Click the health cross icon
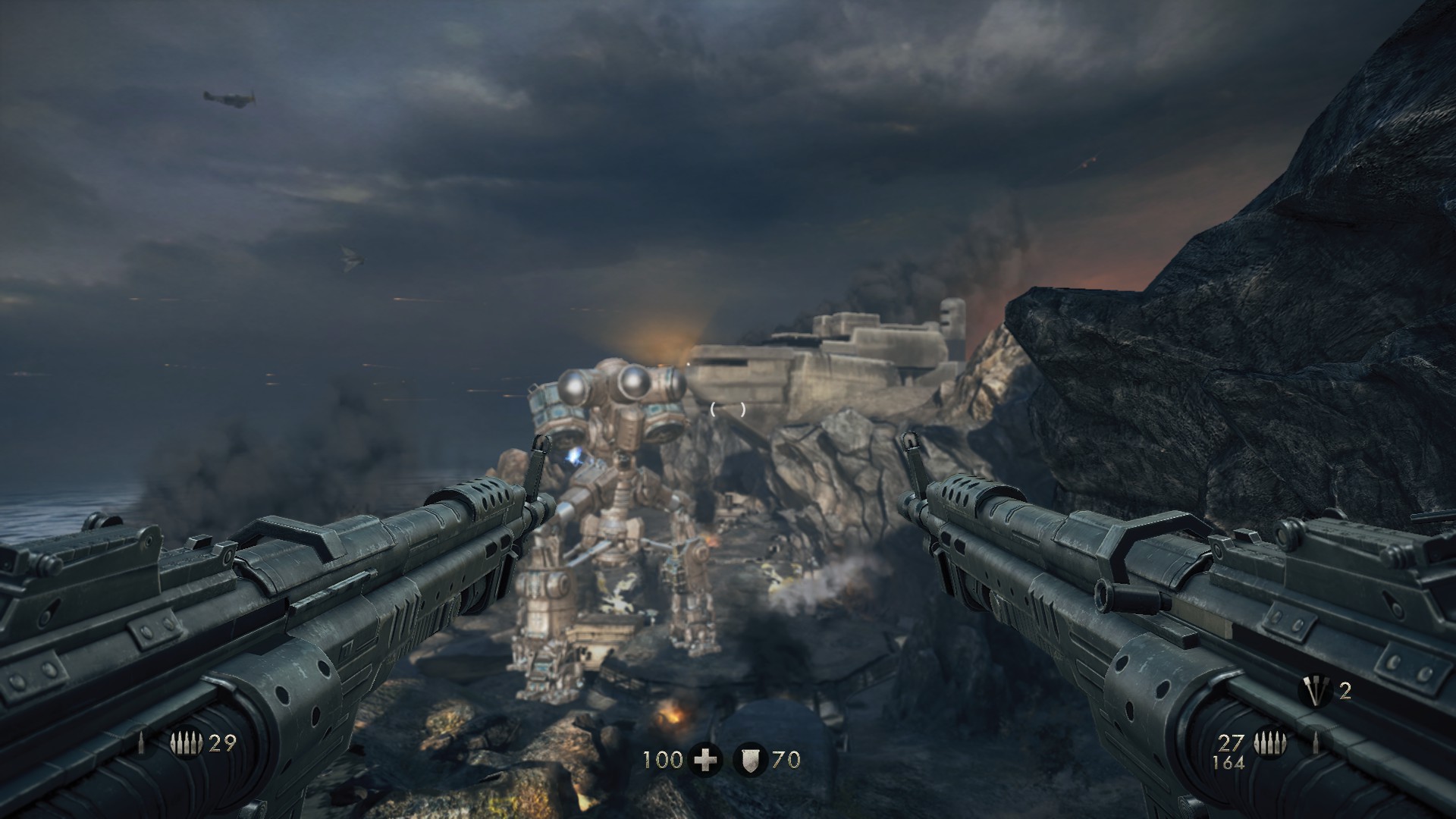This screenshot has height=819, width=1456. [x=705, y=759]
